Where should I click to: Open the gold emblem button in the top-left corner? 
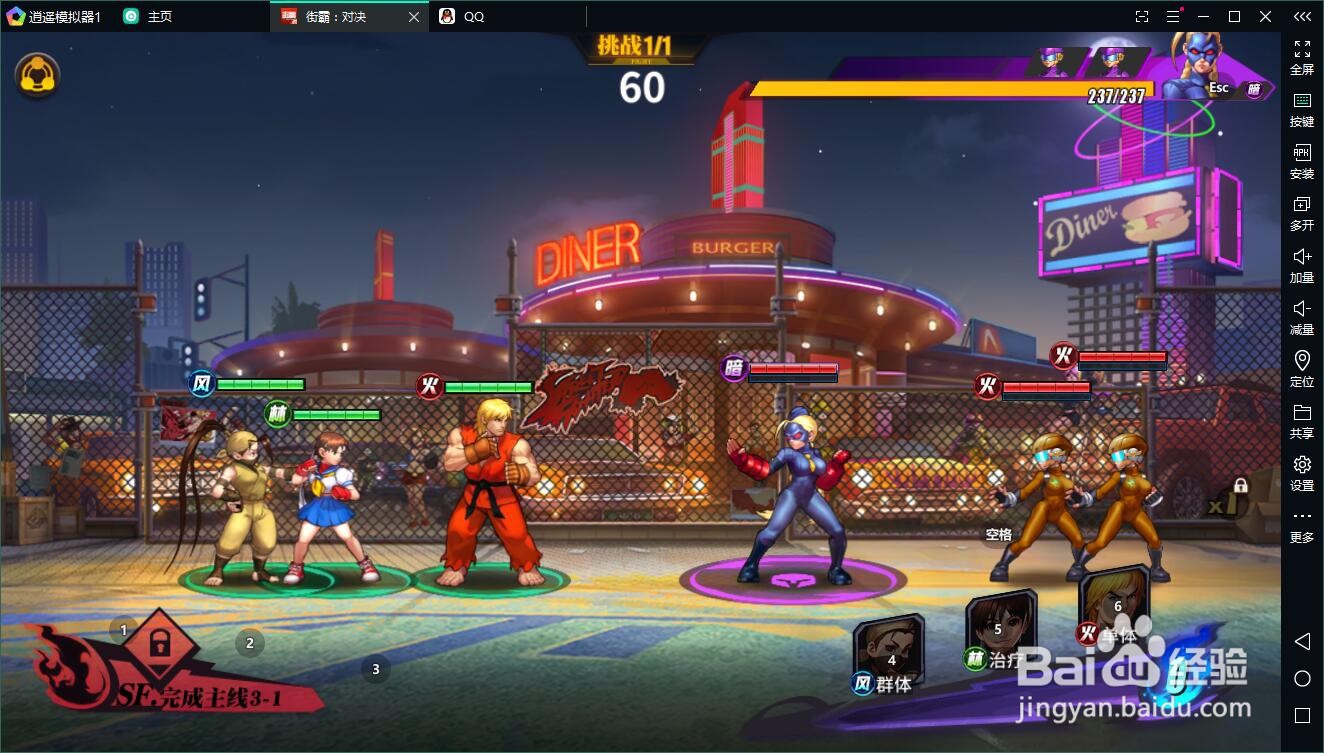pyautogui.click(x=38, y=75)
